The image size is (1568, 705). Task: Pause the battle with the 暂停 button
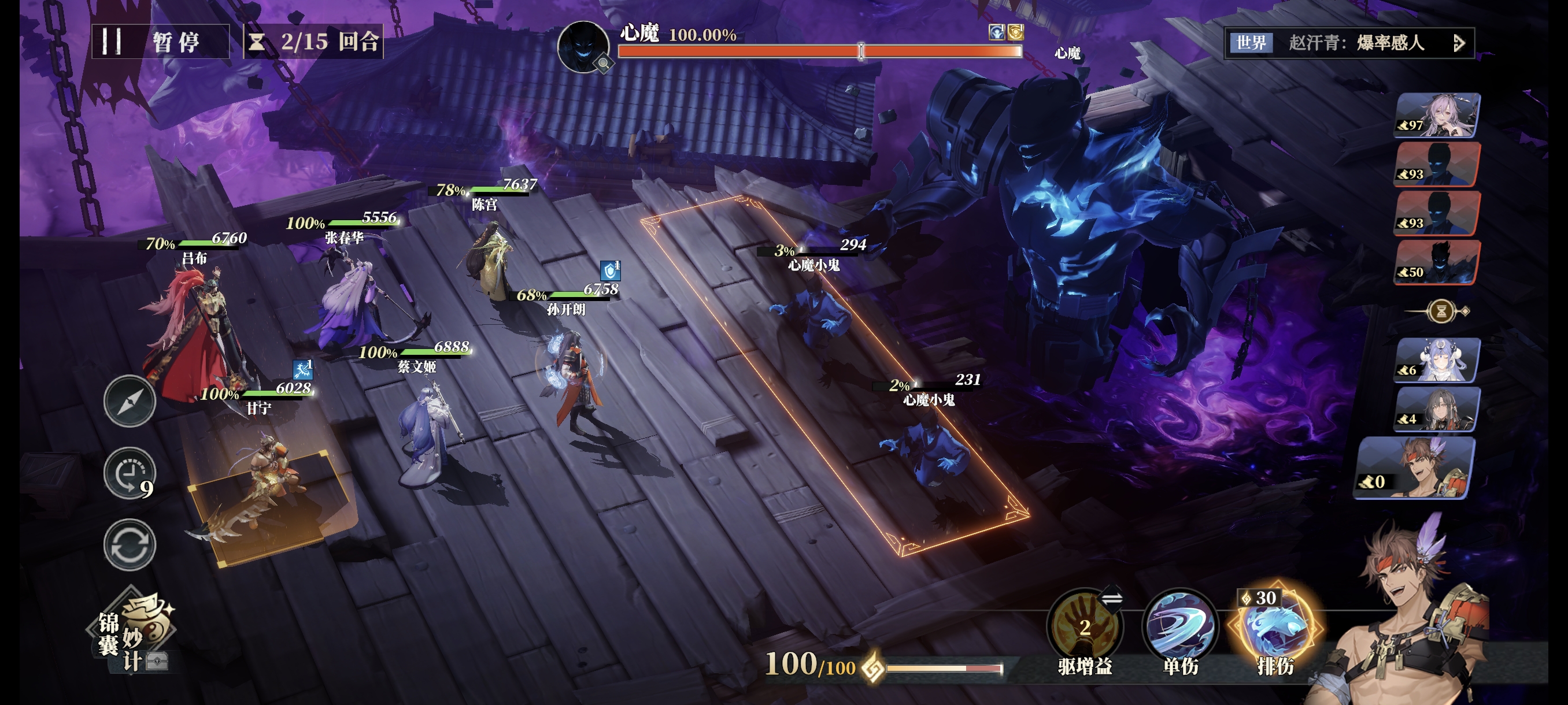[160, 42]
